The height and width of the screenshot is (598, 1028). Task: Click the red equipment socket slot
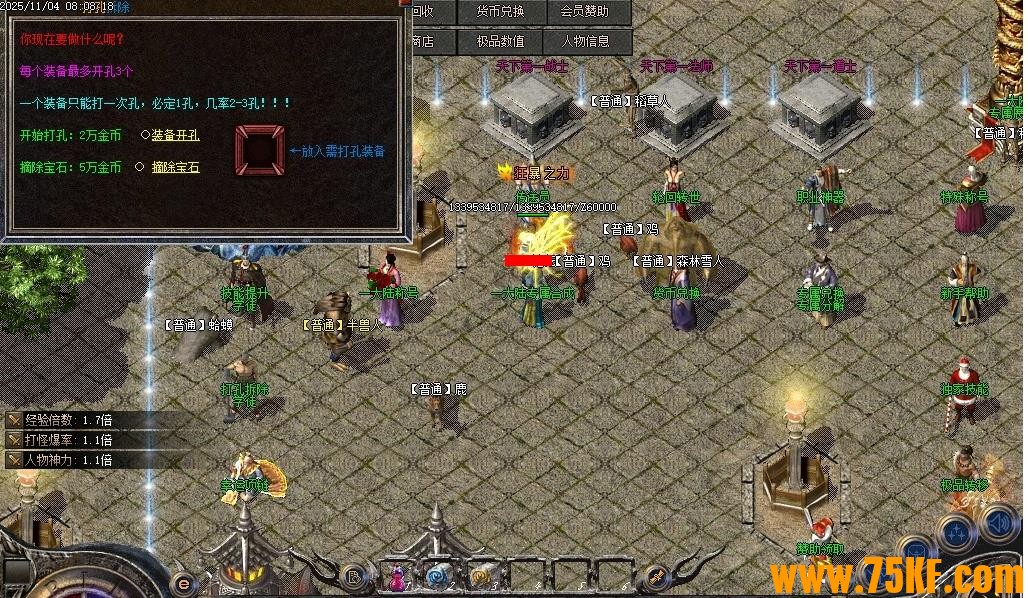click(x=260, y=151)
